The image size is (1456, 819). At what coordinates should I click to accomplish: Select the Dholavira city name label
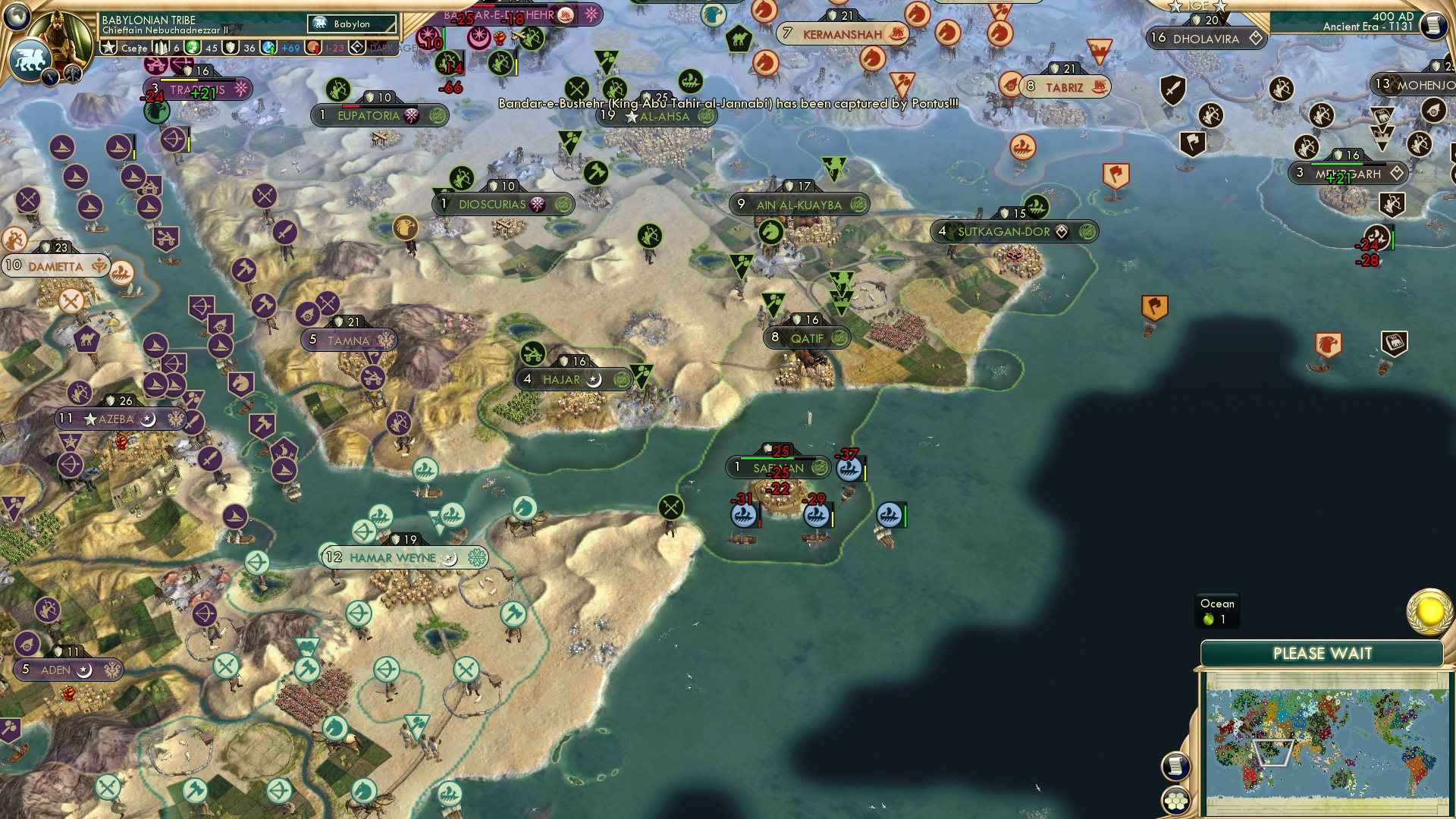1206,38
